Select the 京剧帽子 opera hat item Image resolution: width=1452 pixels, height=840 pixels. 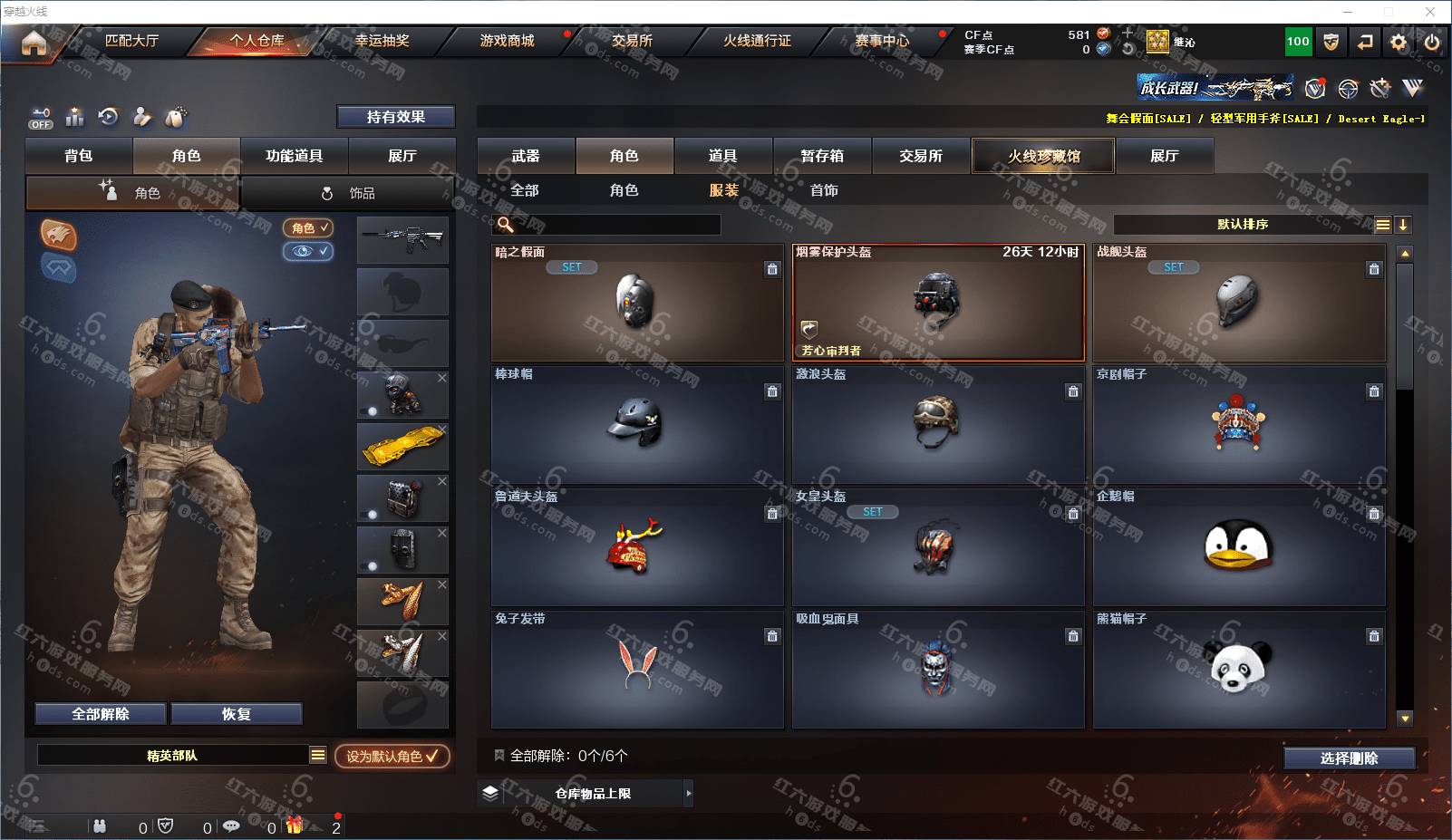tap(1238, 424)
